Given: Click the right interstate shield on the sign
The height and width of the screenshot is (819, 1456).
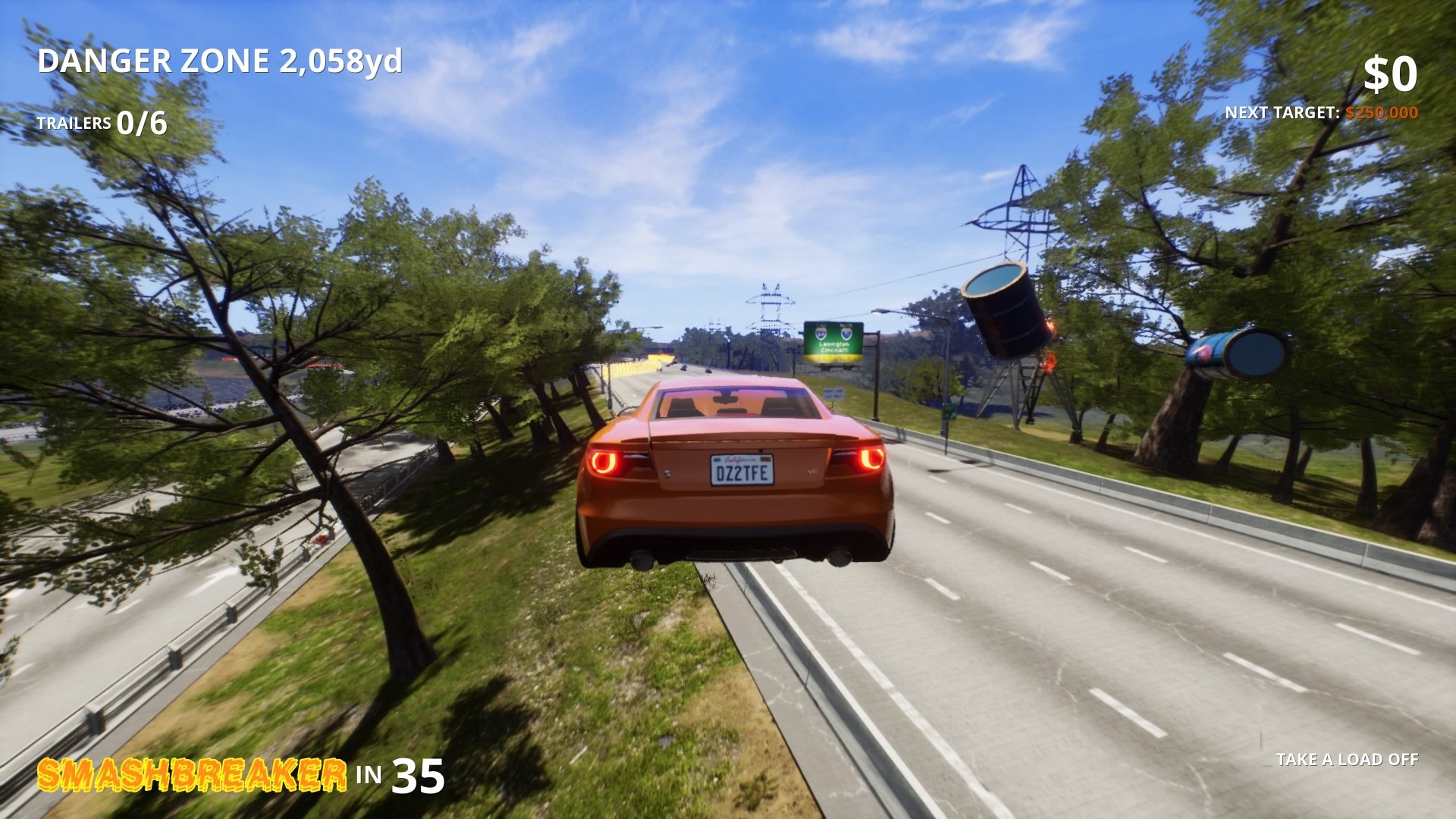Looking at the screenshot, I should pyautogui.click(x=846, y=334).
